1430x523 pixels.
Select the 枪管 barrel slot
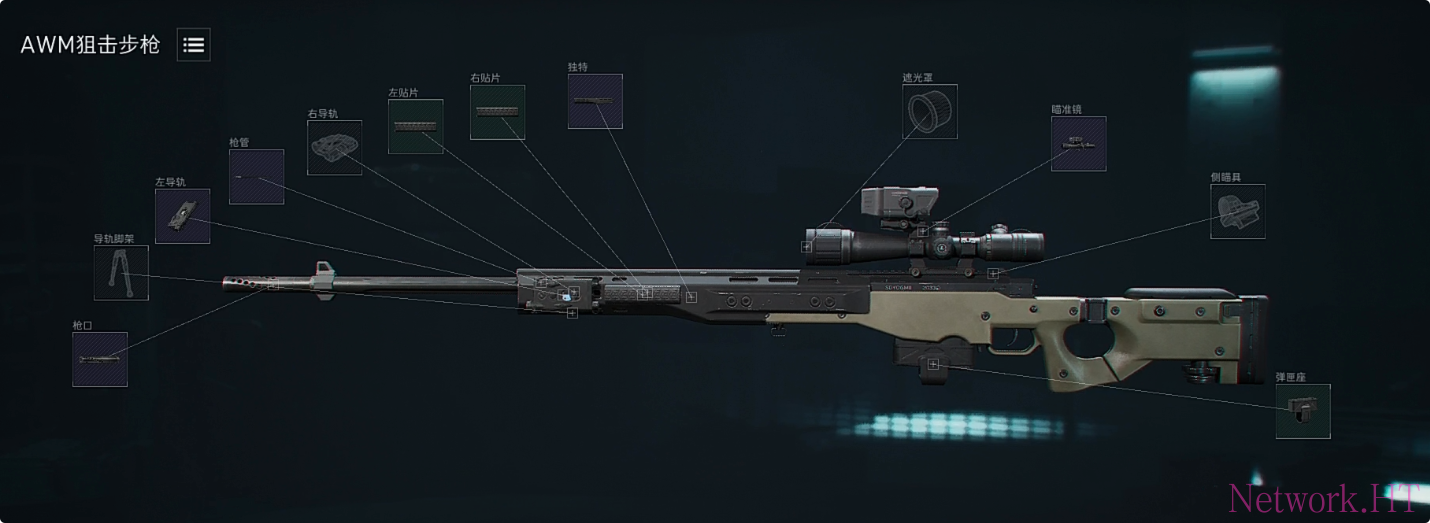(x=256, y=177)
